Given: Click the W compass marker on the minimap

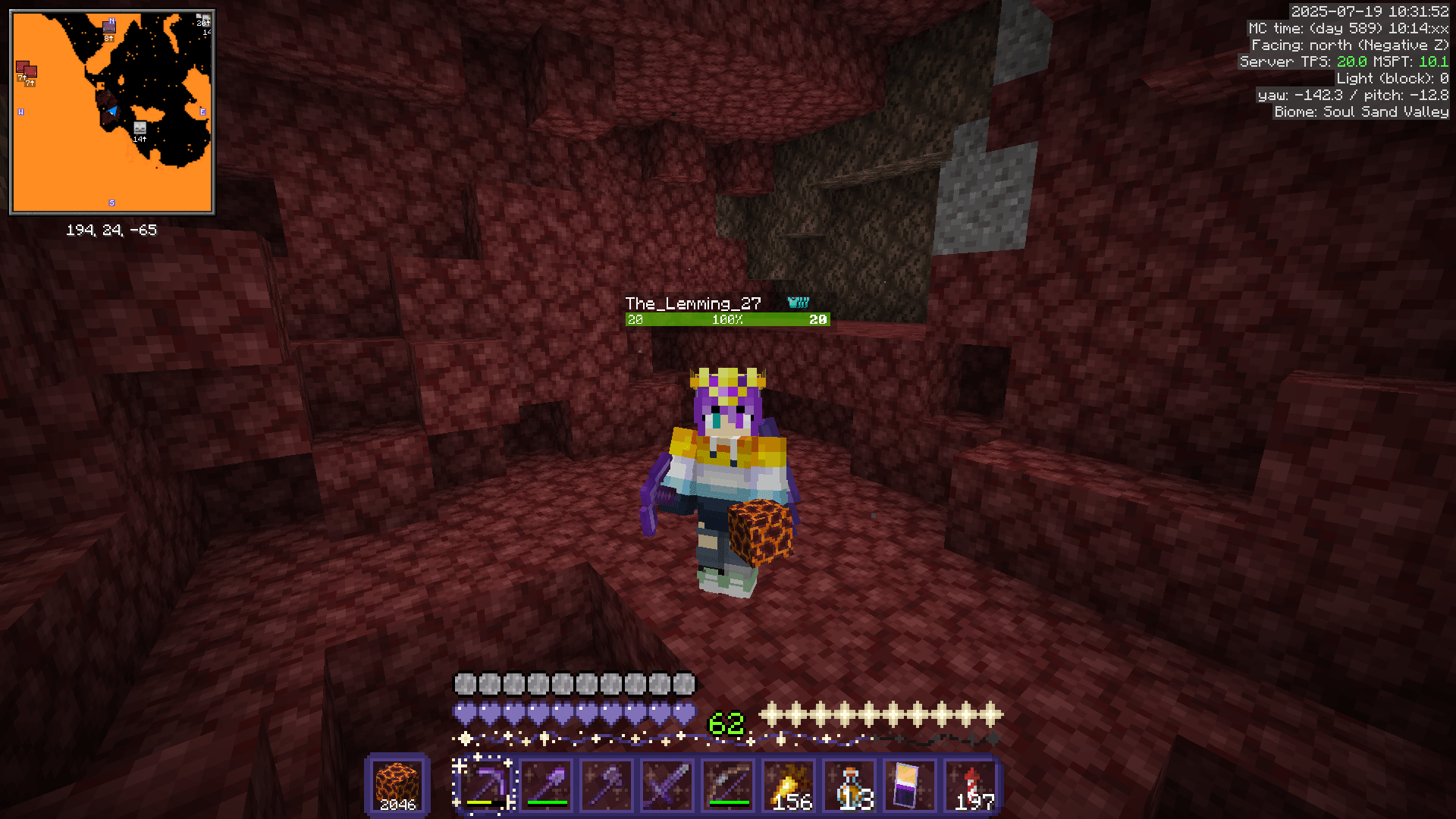Looking at the screenshot, I should click(21, 112).
